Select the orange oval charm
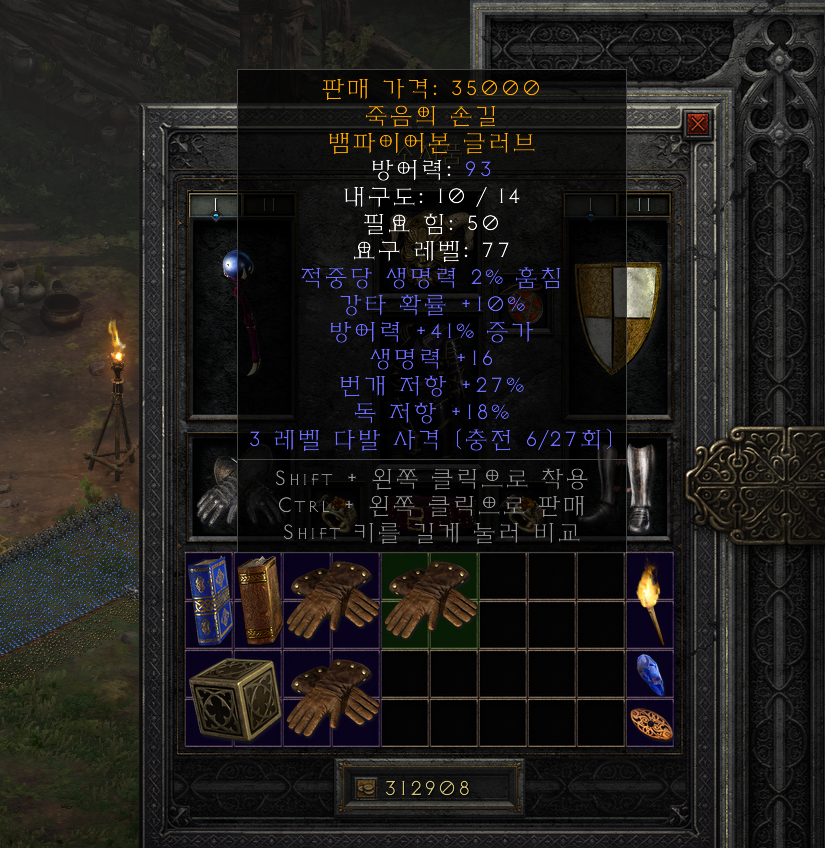The width and height of the screenshot is (825, 848). pos(649,722)
